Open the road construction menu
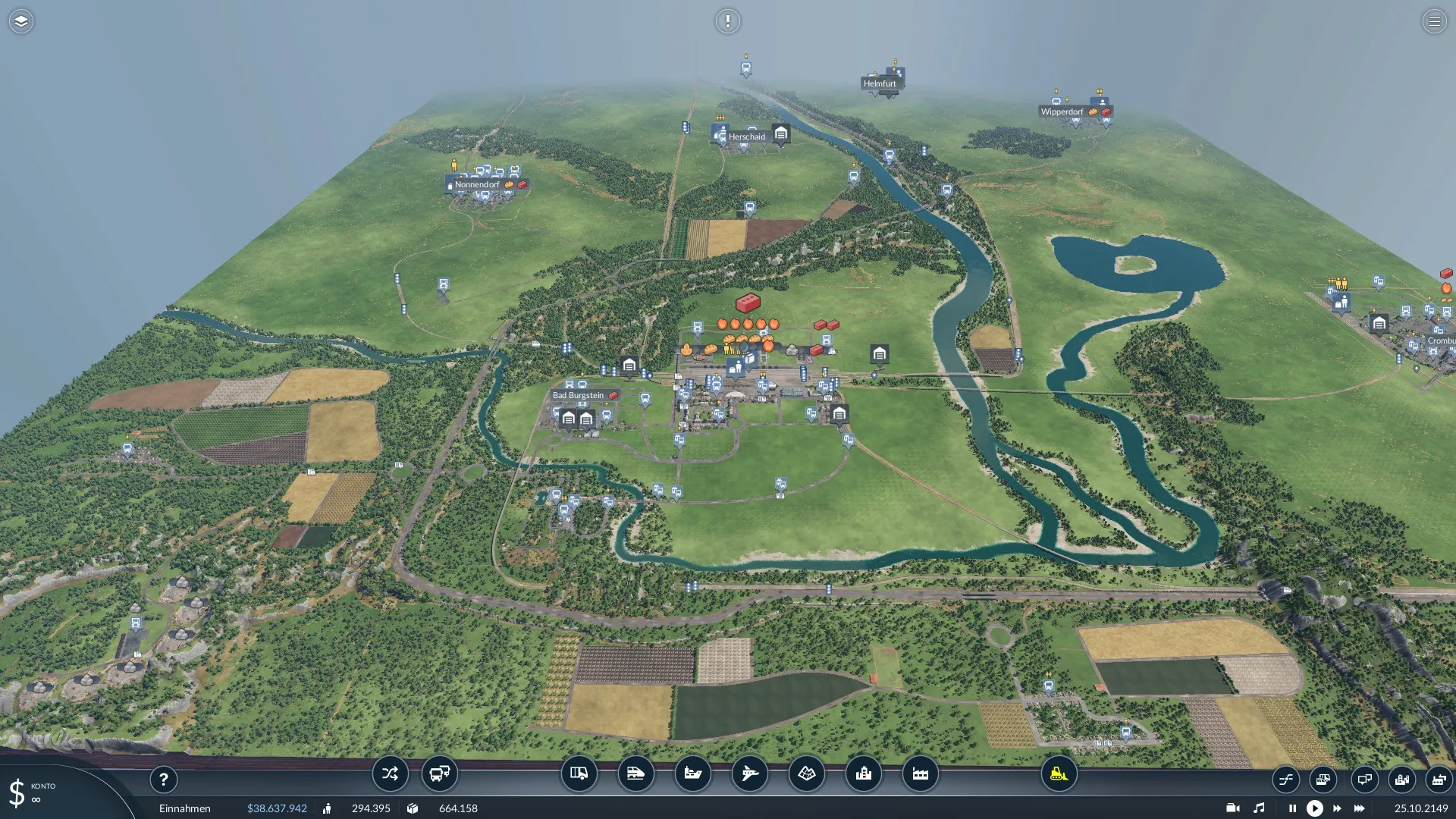This screenshot has height=819, width=1456. coord(579,773)
